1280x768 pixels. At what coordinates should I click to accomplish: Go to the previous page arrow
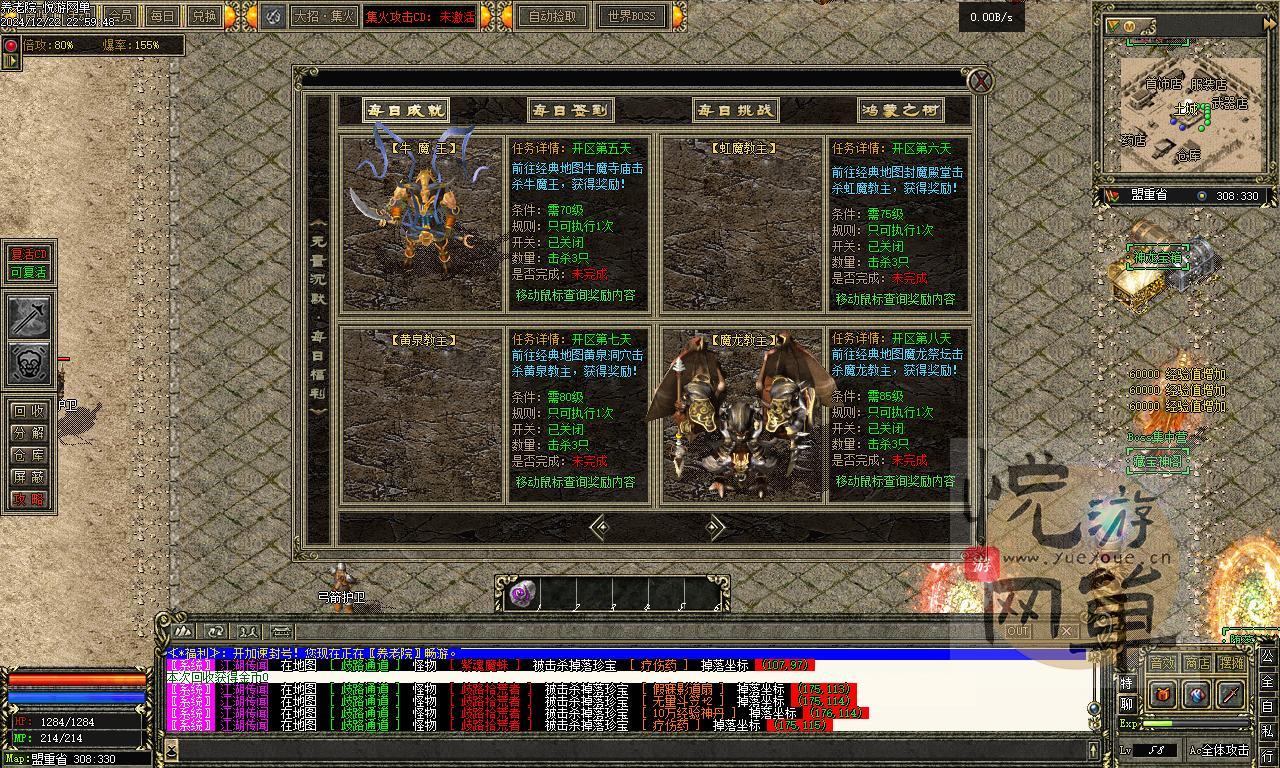pos(599,527)
